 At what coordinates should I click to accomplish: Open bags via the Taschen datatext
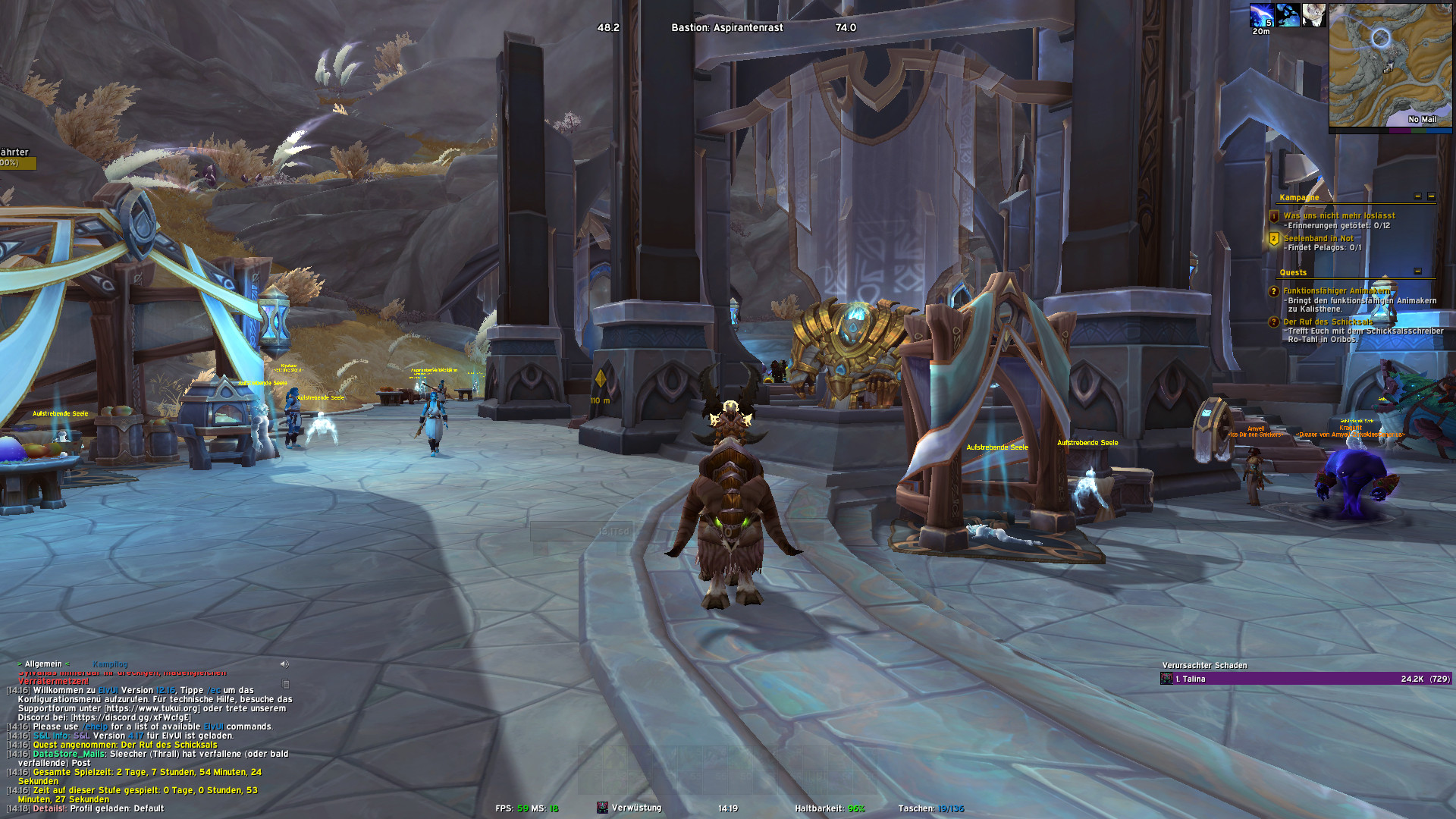(x=930, y=808)
